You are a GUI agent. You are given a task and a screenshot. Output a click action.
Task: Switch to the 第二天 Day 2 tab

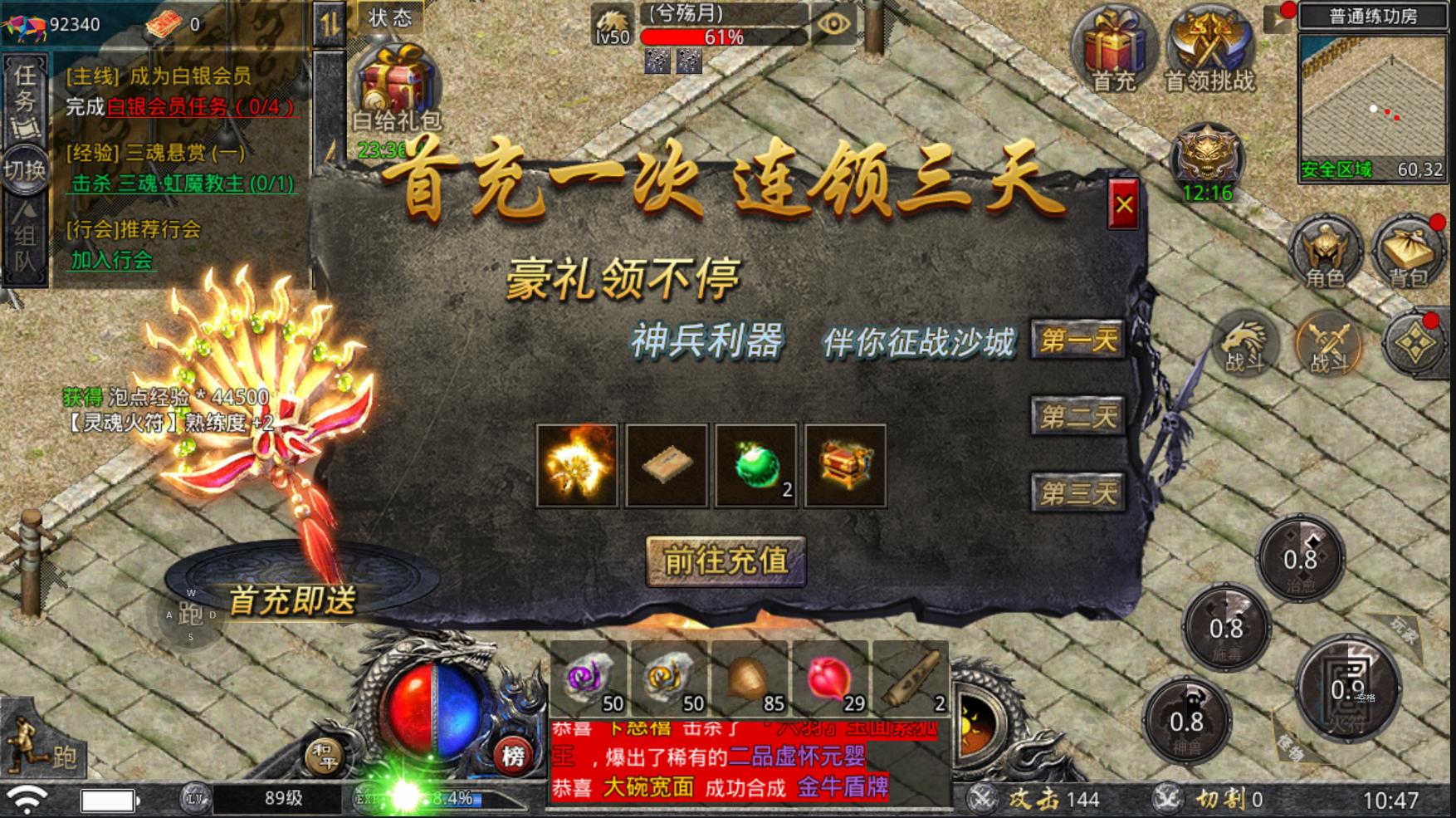pyautogui.click(x=1077, y=414)
